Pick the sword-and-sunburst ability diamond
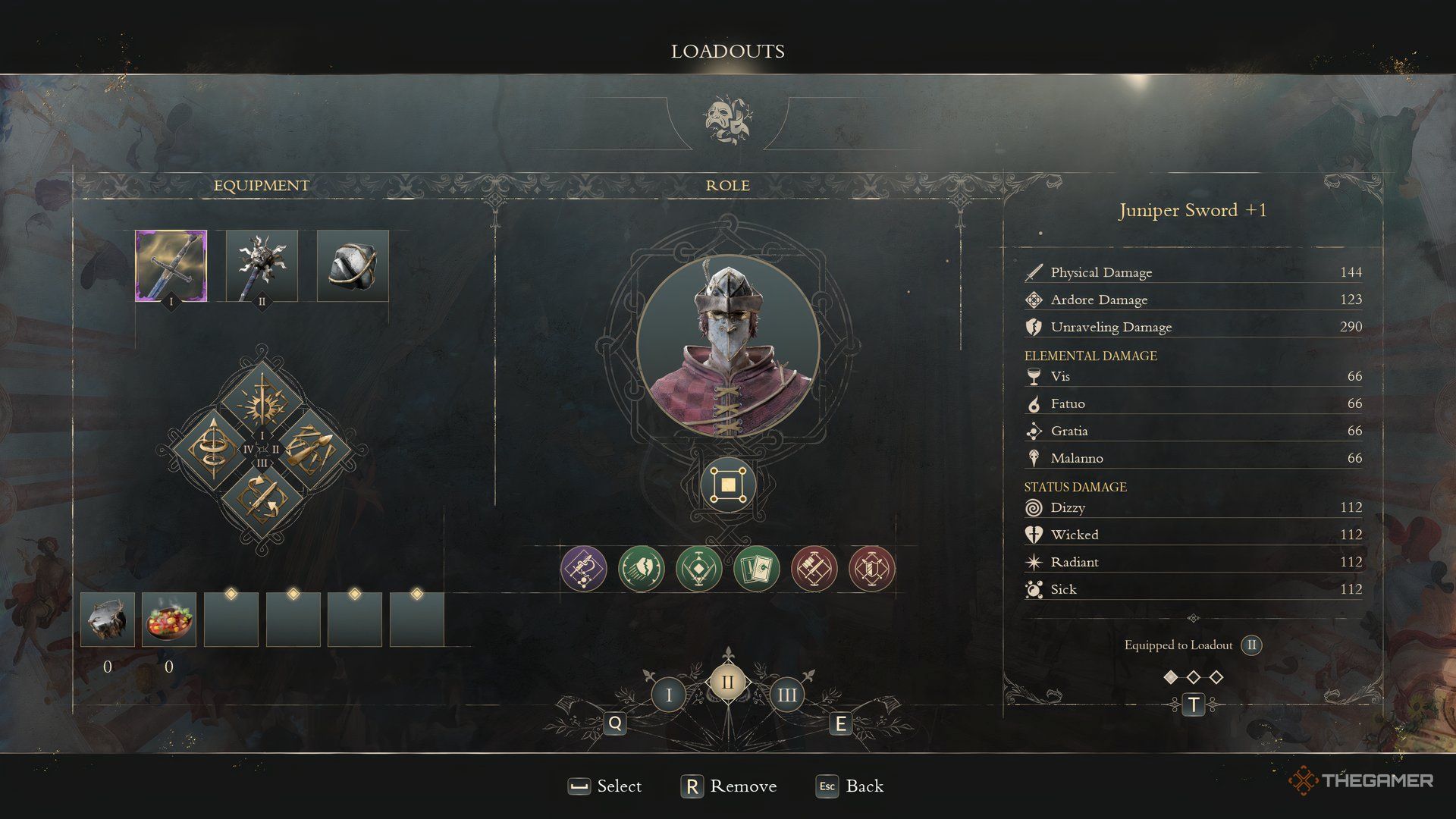This screenshot has height=819, width=1456. click(x=262, y=400)
